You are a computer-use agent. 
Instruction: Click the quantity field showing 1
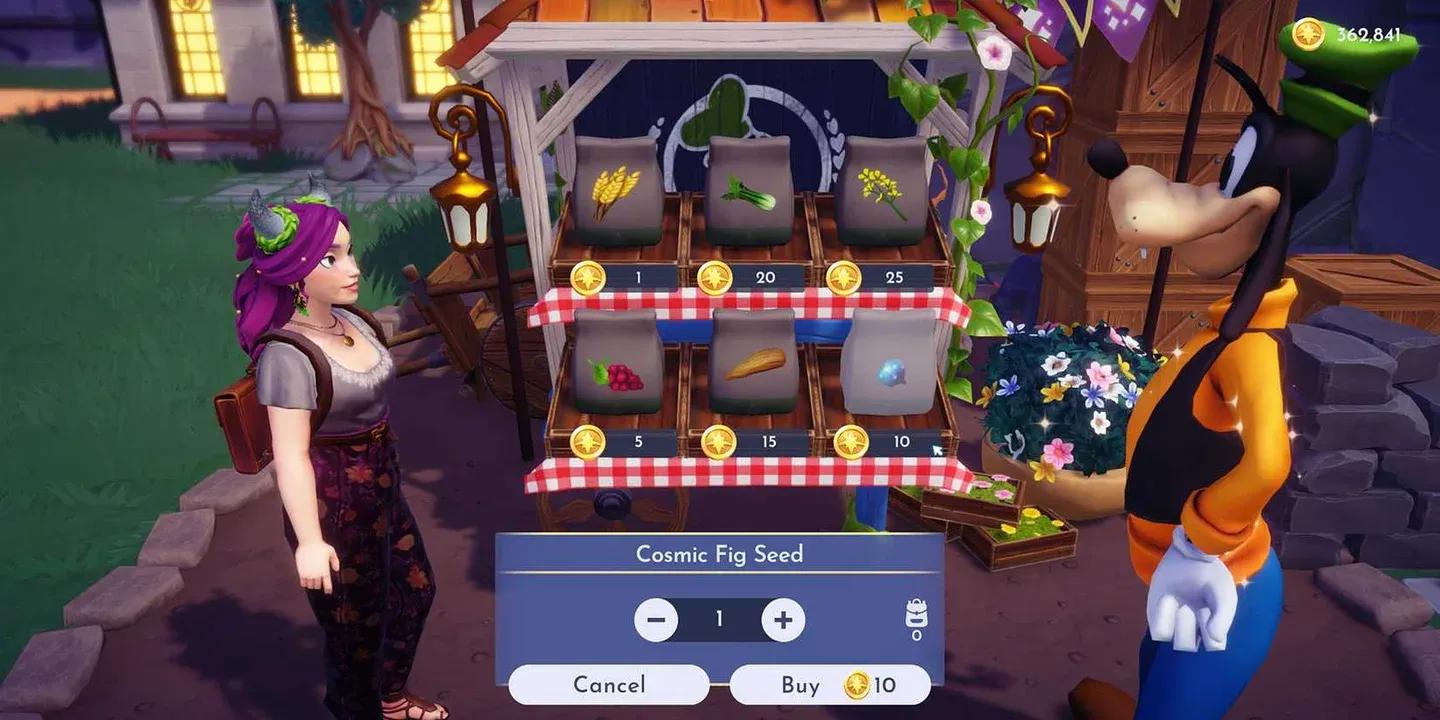(719, 619)
